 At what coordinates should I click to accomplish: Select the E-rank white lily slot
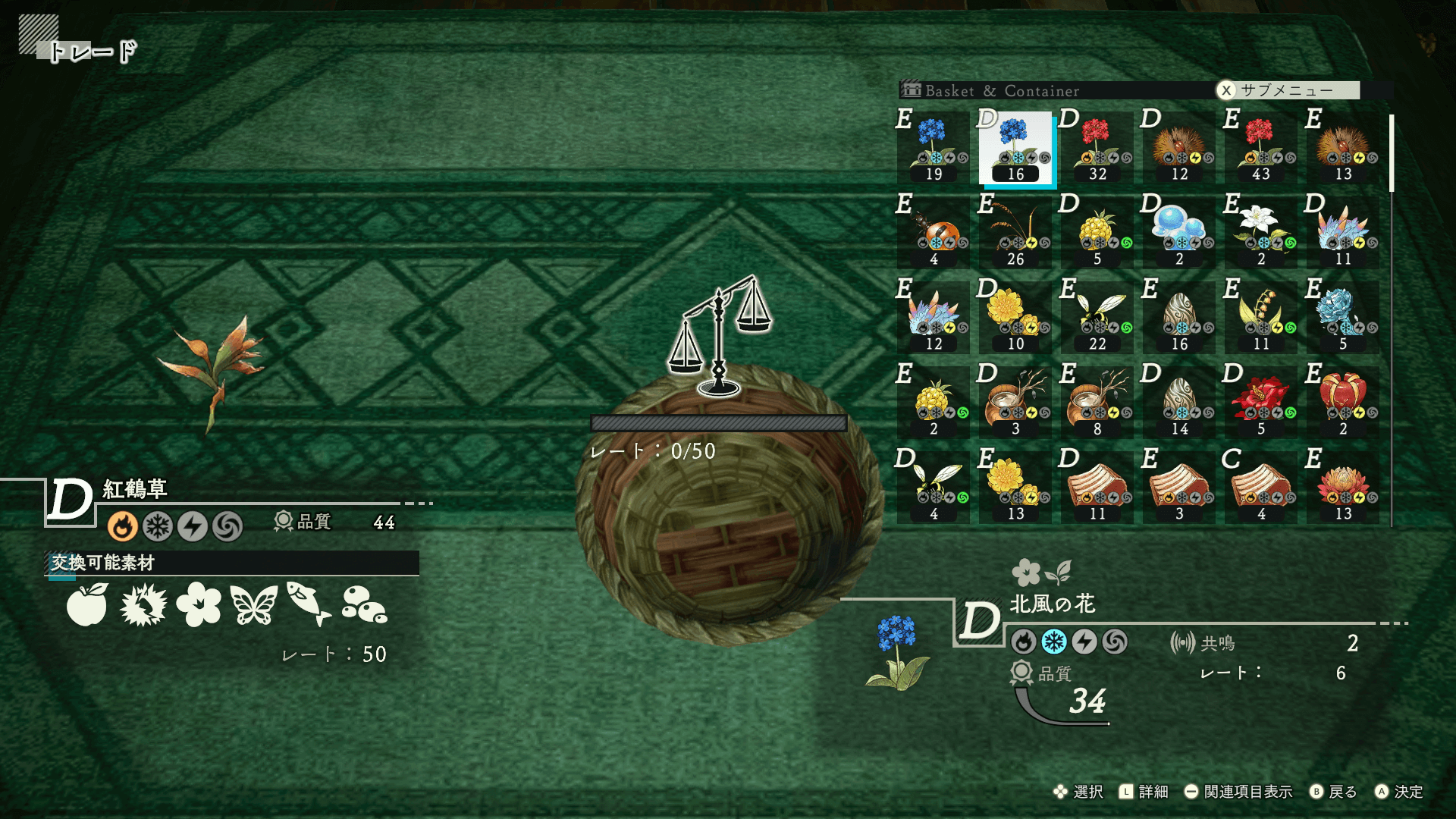click(1261, 234)
